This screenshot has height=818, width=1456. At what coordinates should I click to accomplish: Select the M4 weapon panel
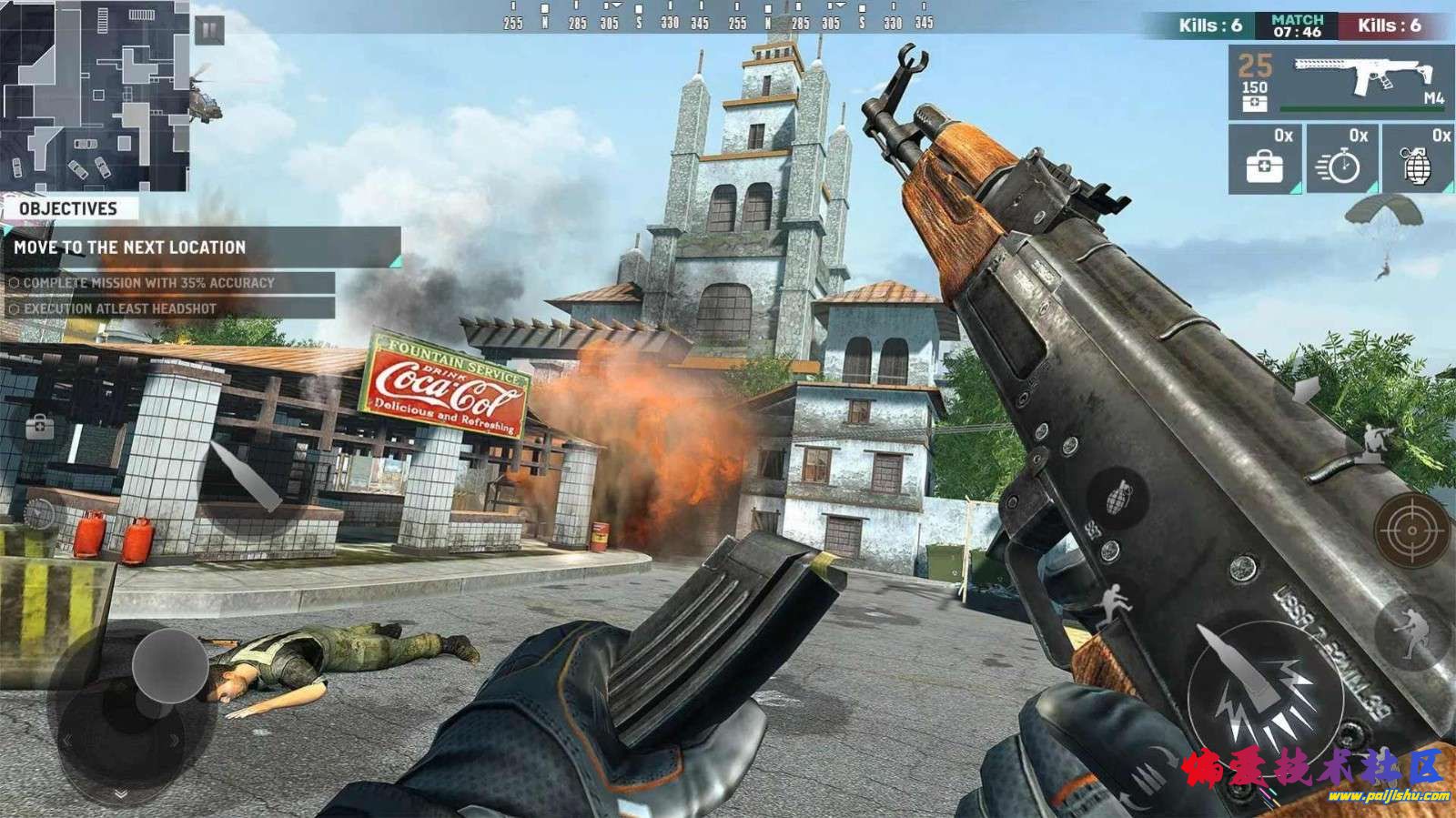click(x=1340, y=83)
